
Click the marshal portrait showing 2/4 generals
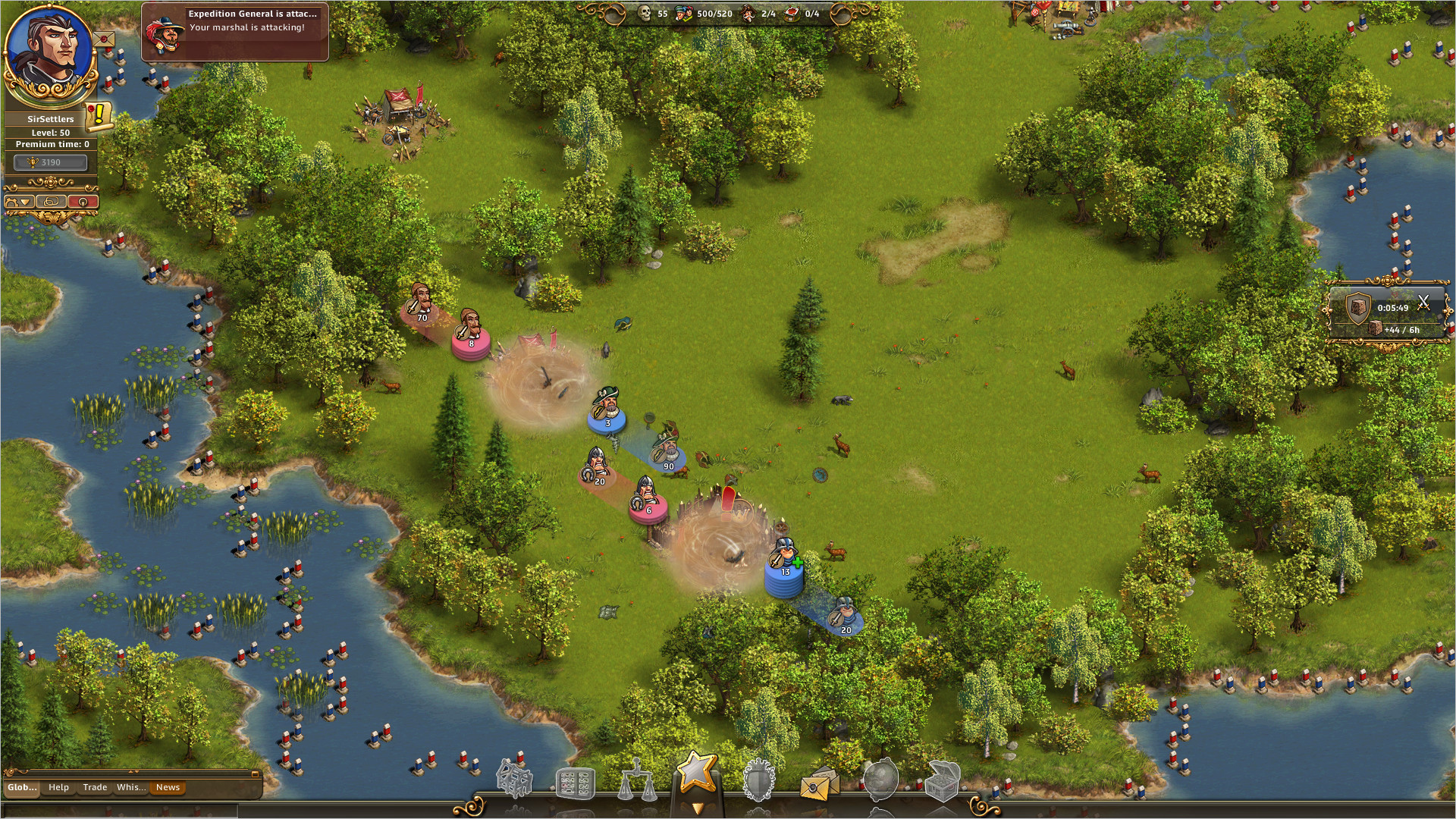pos(748,13)
